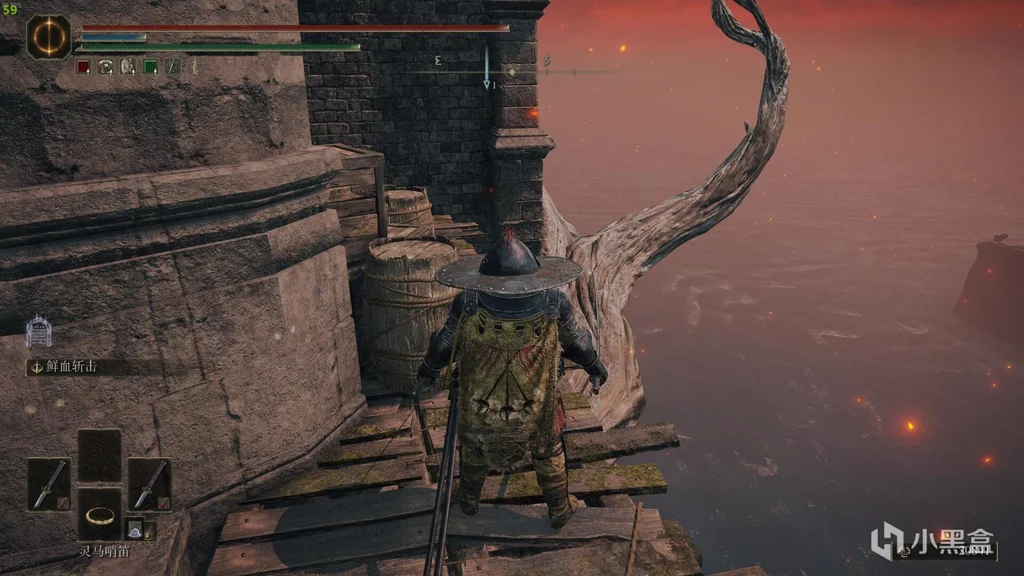This screenshot has width=1024, height=576.
Task: Click the green square buff icon
Action: pos(150,67)
